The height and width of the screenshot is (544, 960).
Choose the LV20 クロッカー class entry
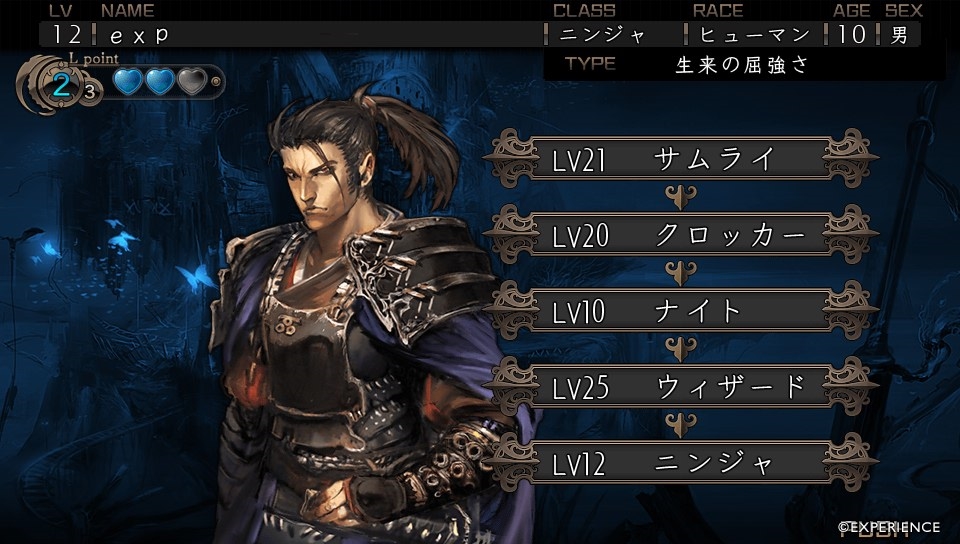[680, 235]
